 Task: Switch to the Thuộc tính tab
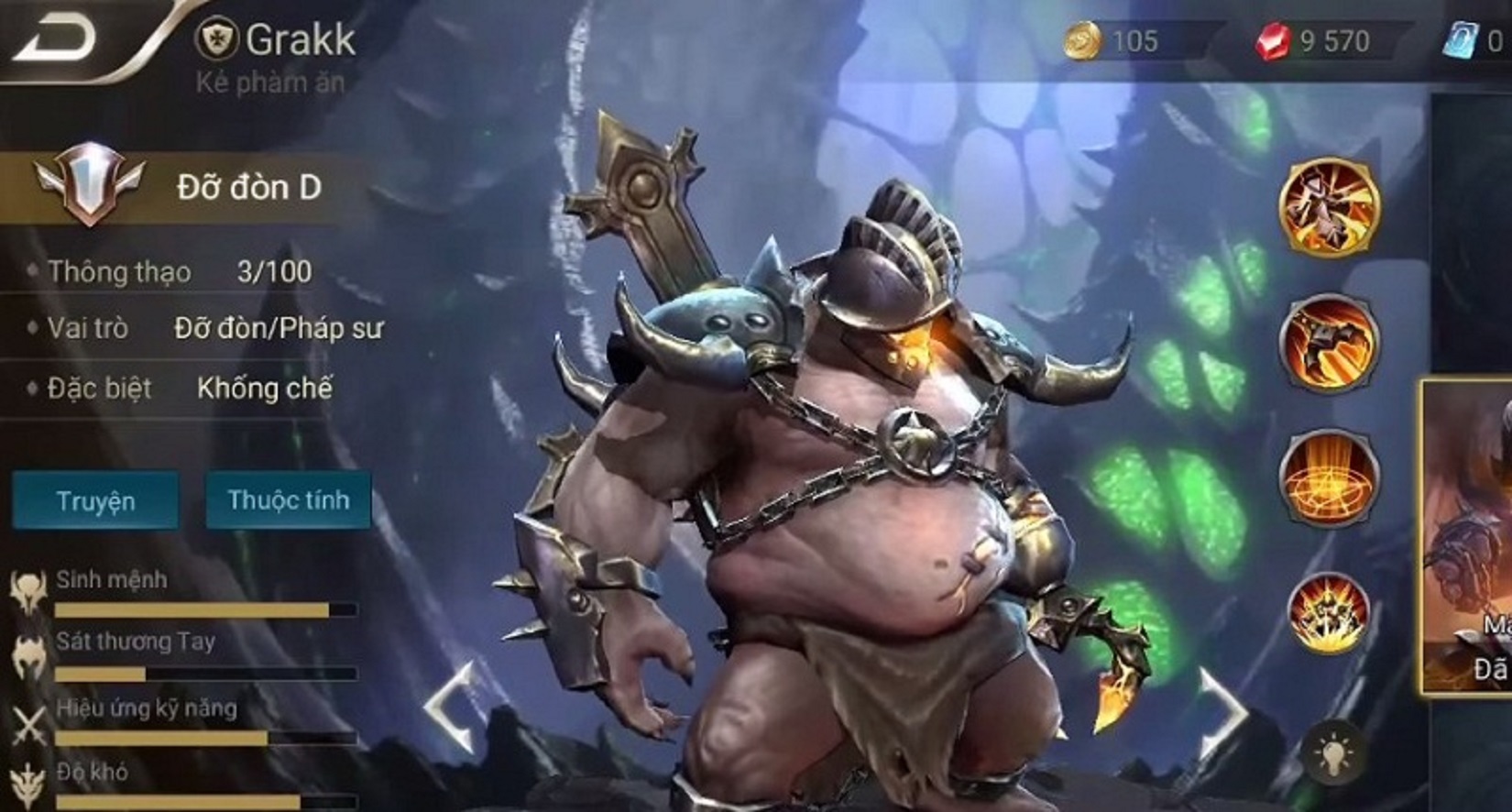pyautogui.click(x=289, y=500)
